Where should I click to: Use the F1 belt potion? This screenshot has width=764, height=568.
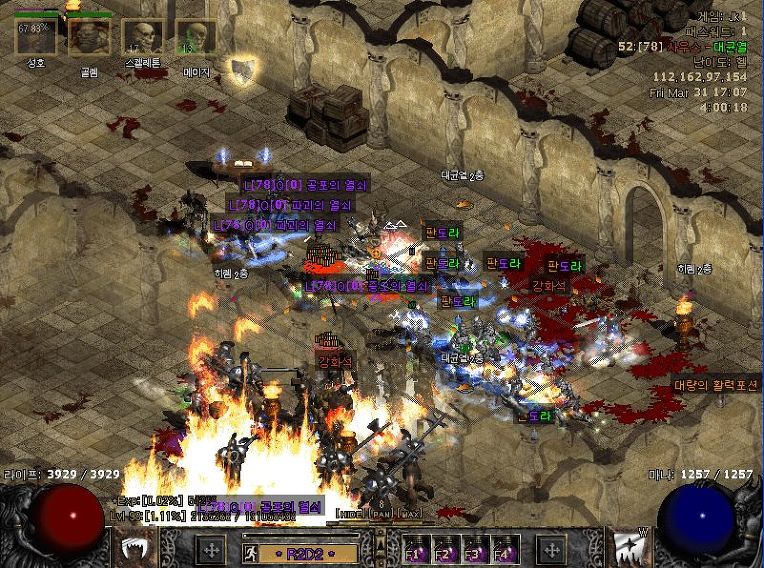(x=413, y=551)
